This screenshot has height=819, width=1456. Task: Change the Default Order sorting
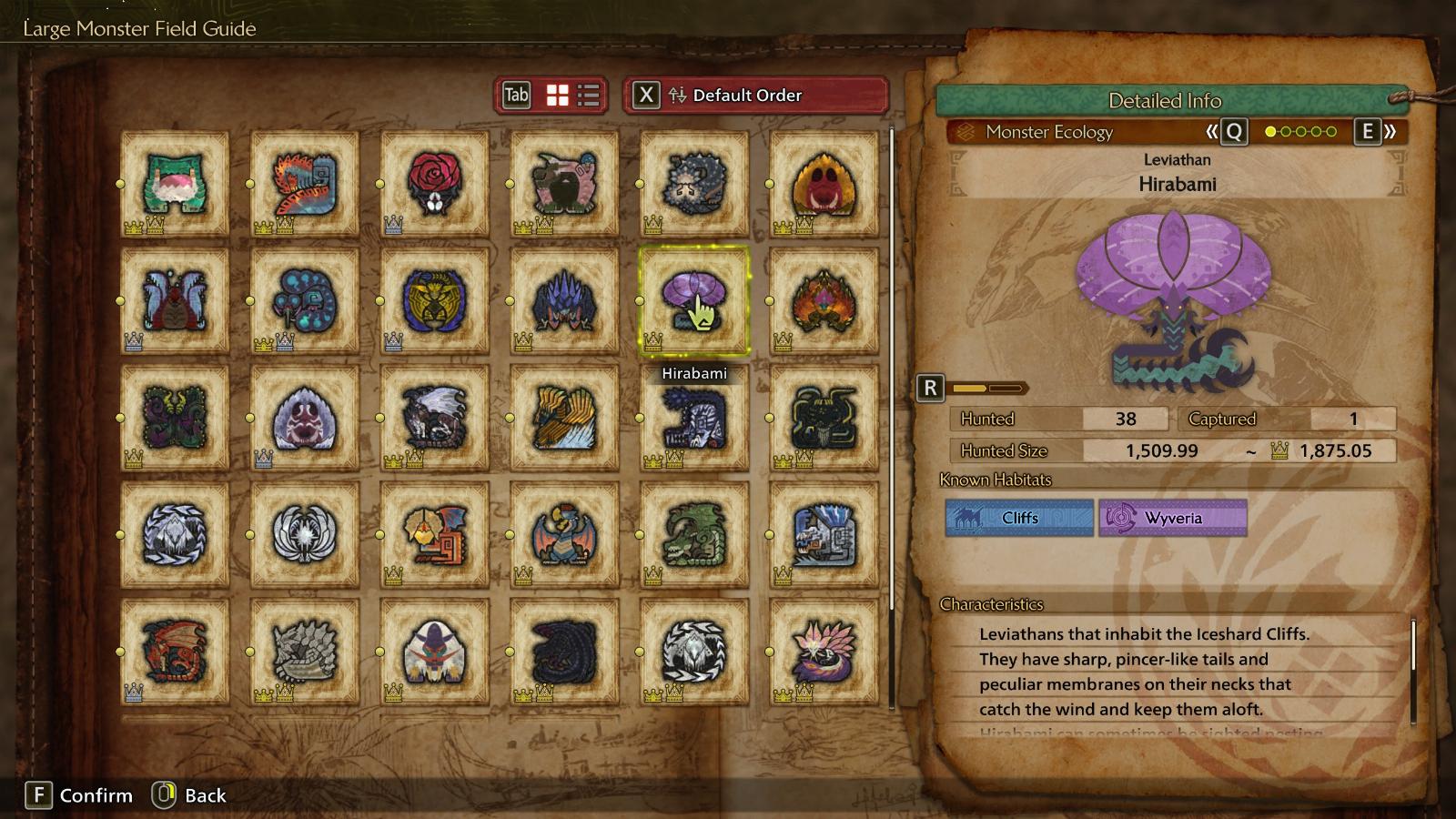click(x=755, y=96)
